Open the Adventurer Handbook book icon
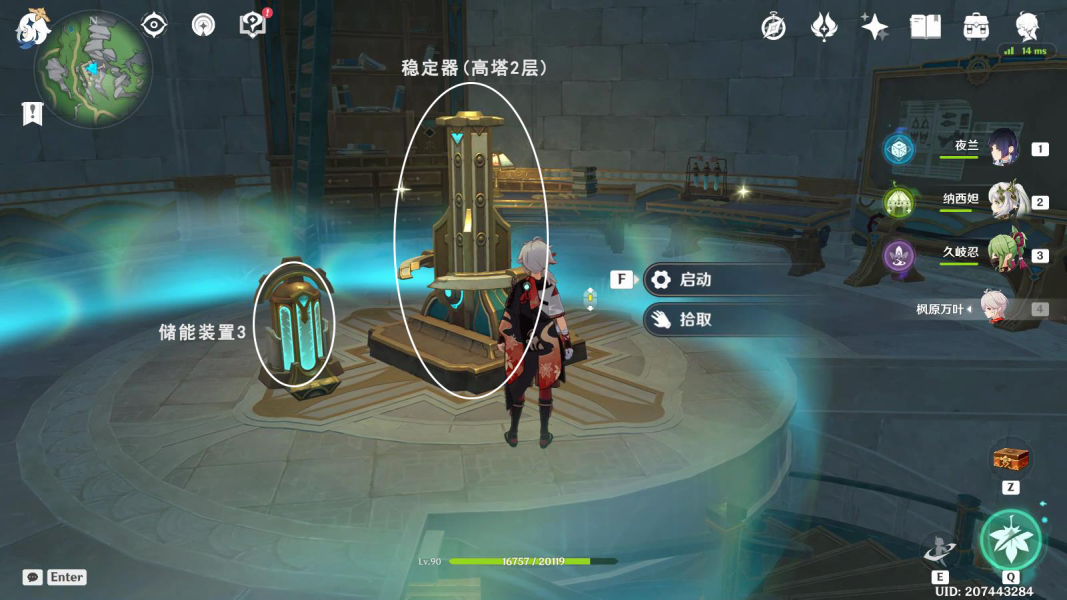The width and height of the screenshot is (1067, 600). tap(925, 27)
